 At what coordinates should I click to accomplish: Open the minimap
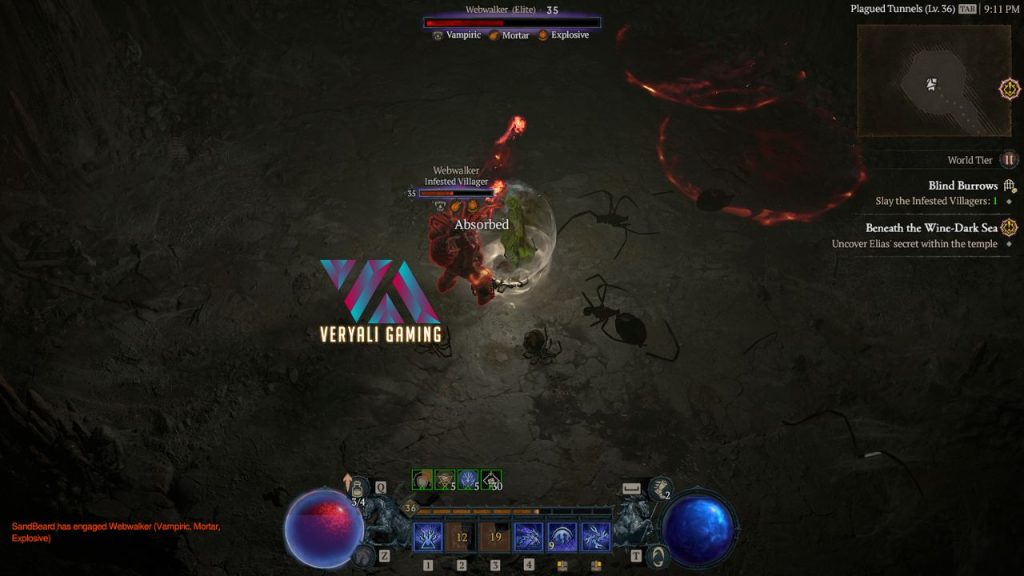click(x=932, y=80)
